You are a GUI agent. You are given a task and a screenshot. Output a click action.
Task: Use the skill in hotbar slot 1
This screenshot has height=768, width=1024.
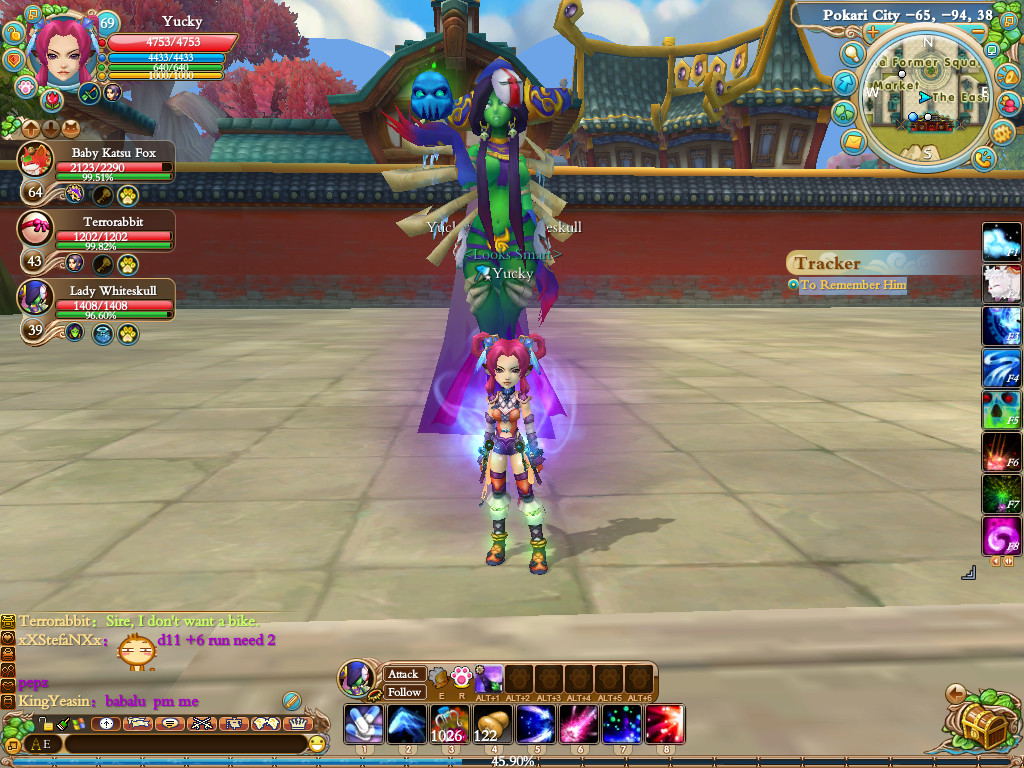tap(363, 724)
